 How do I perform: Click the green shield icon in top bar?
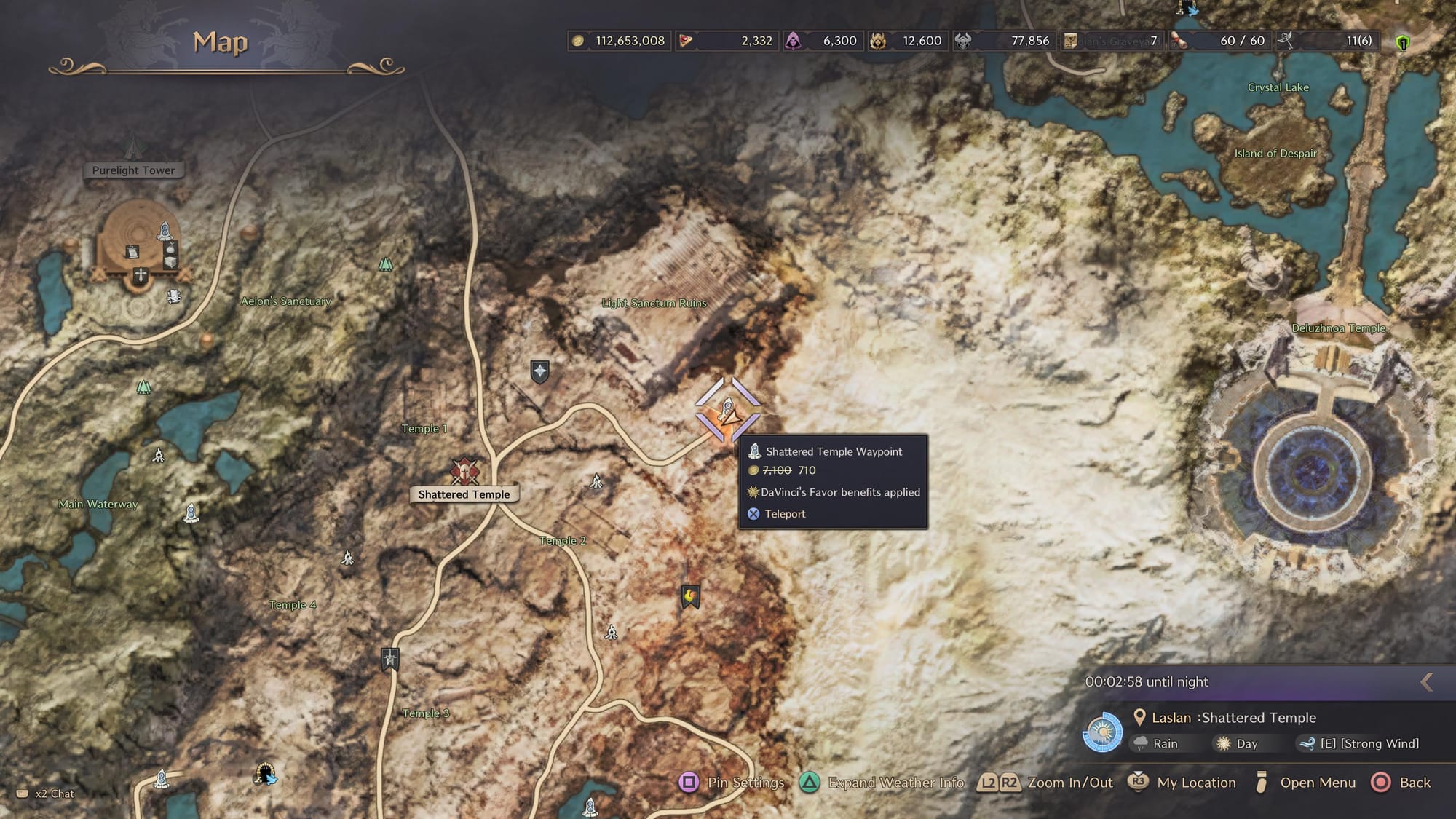[1402, 42]
